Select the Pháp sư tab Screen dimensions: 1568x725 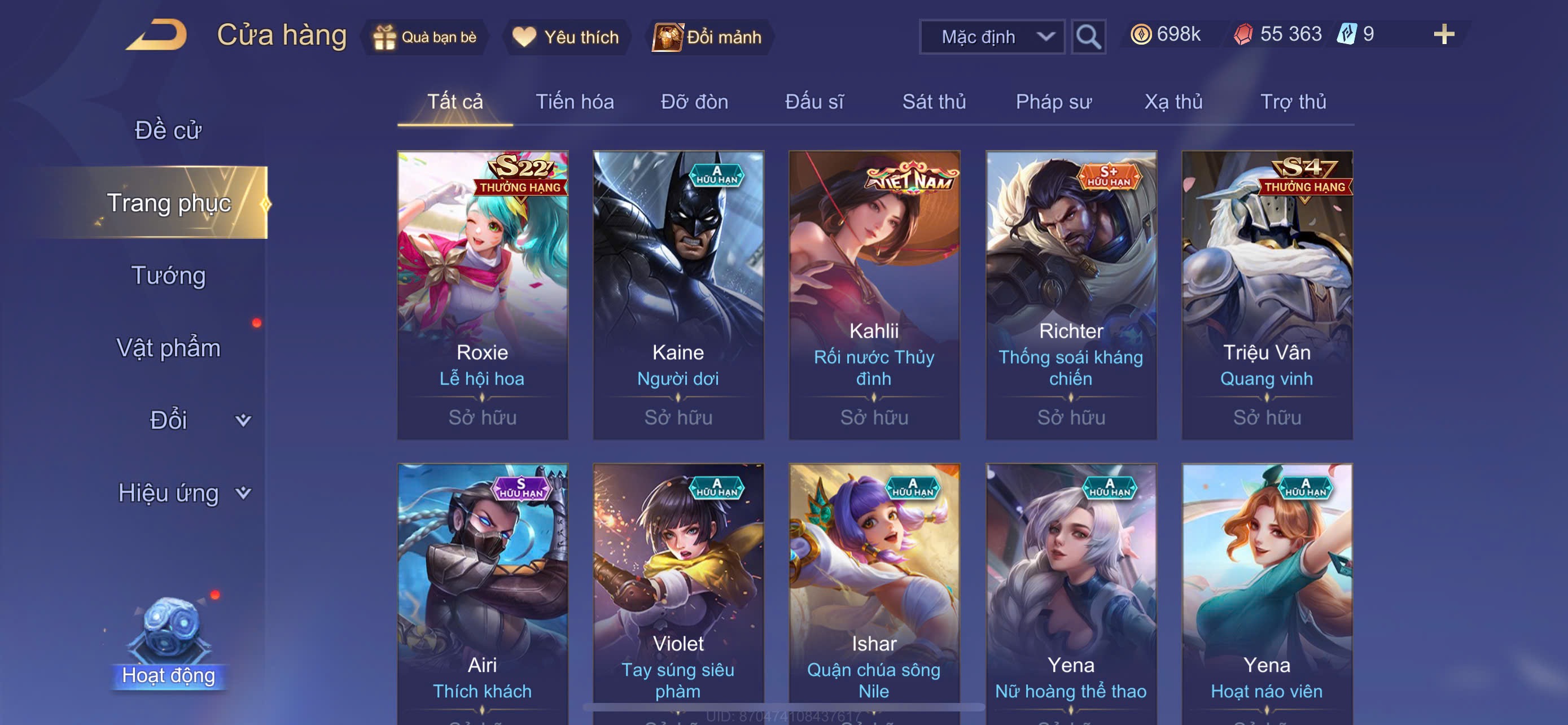[x=1053, y=102]
